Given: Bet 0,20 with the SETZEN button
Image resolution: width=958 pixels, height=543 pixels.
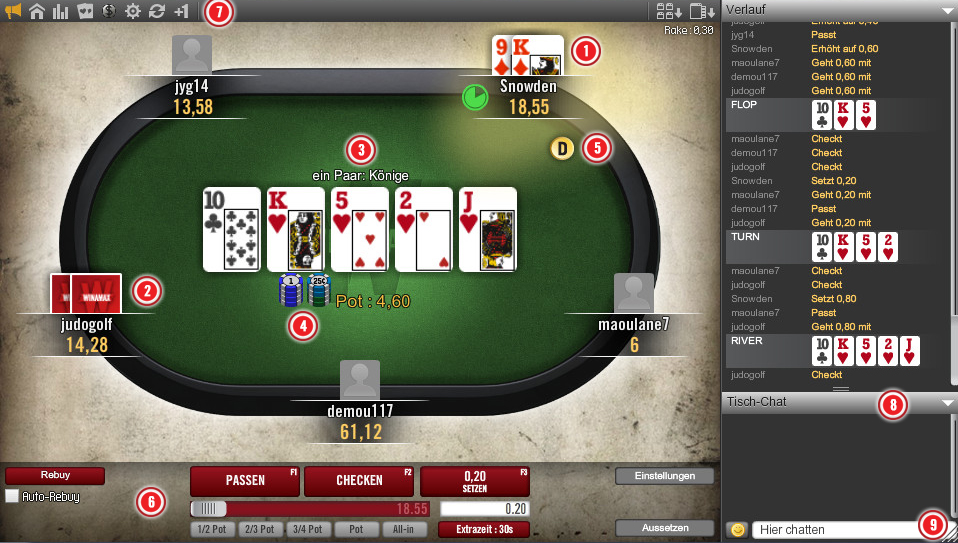Looking at the screenshot, I should tap(475, 481).
